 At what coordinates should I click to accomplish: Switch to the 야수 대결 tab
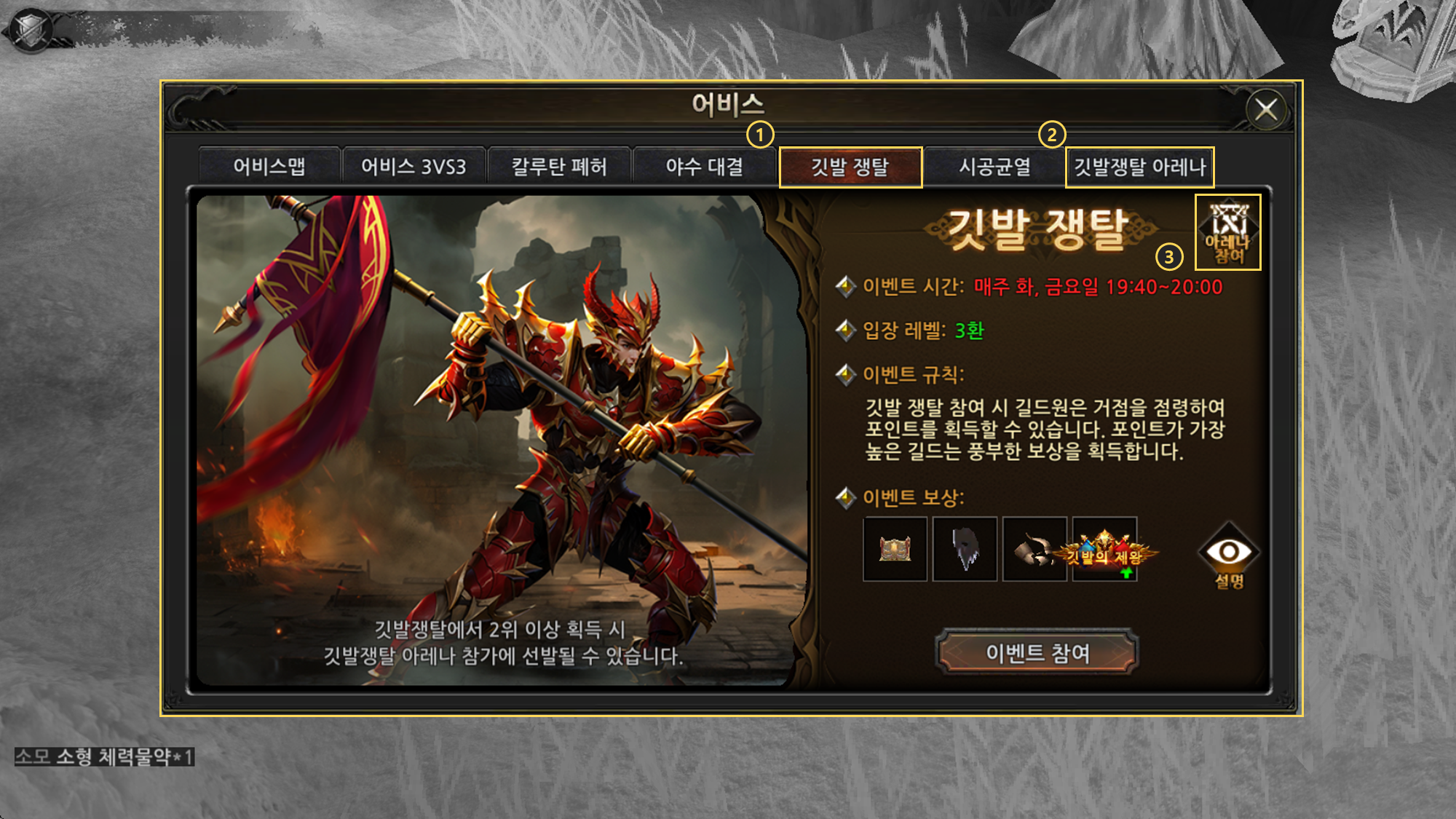coord(705,167)
